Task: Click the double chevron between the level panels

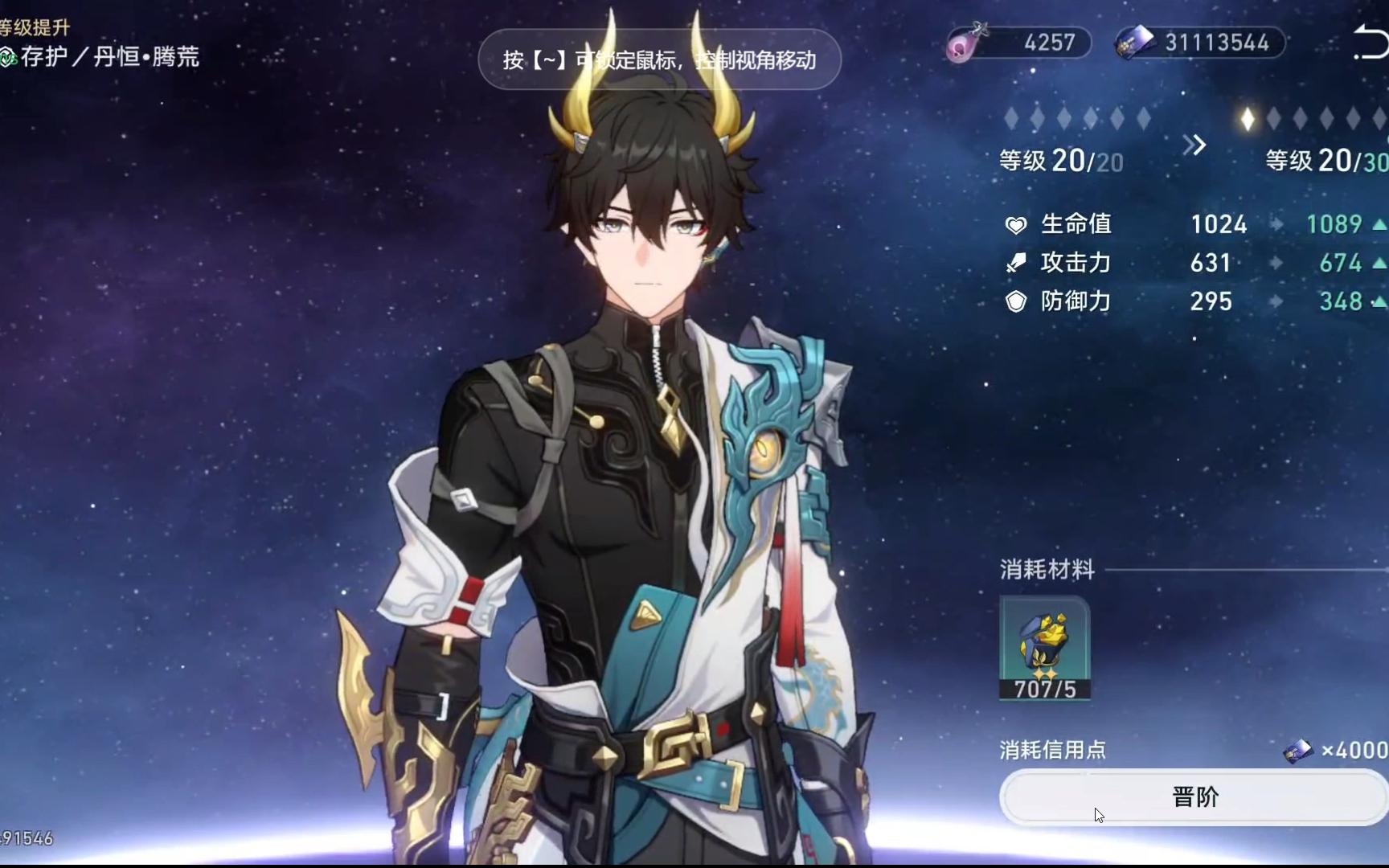Action: click(x=1196, y=145)
